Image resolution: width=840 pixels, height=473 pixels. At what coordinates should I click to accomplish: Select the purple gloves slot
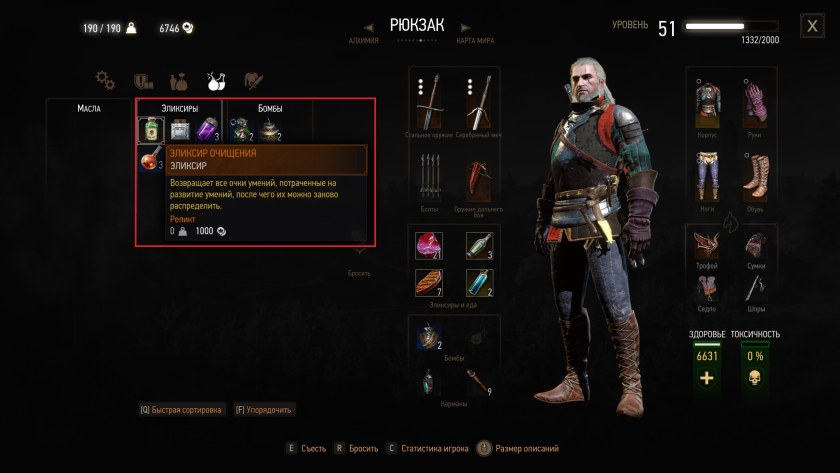755,100
